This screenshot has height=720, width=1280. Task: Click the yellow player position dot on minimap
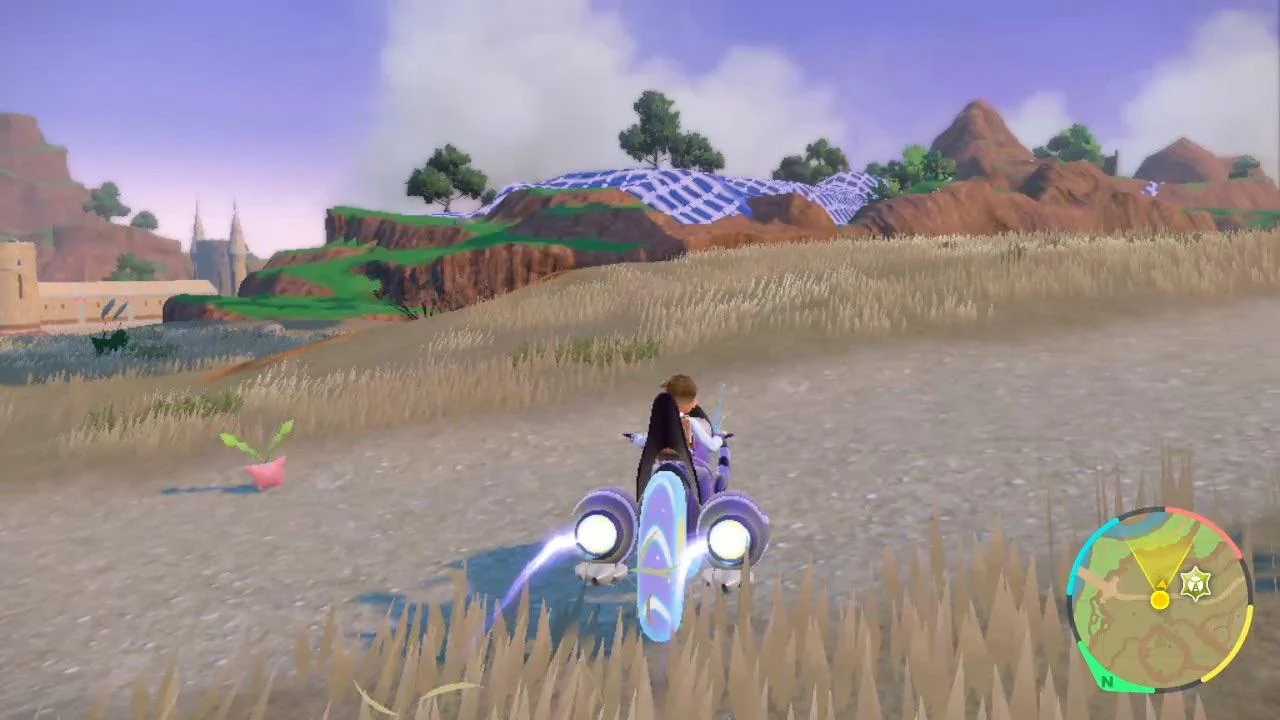(1159, 599)
